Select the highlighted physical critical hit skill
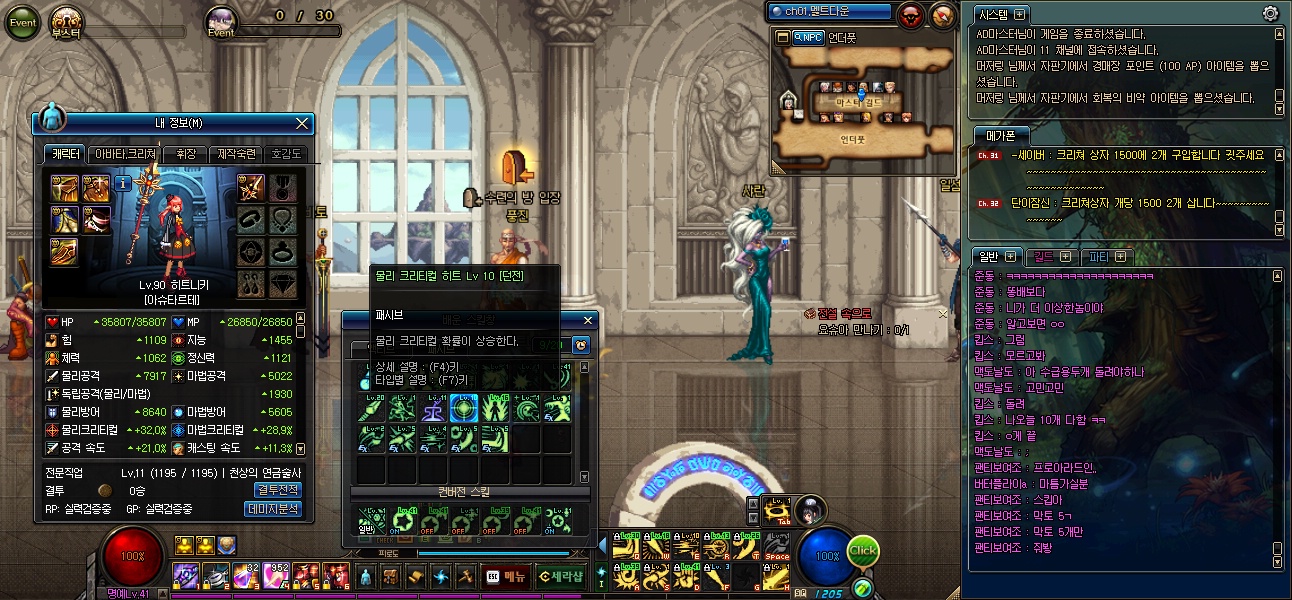 (x=462, y=407)
